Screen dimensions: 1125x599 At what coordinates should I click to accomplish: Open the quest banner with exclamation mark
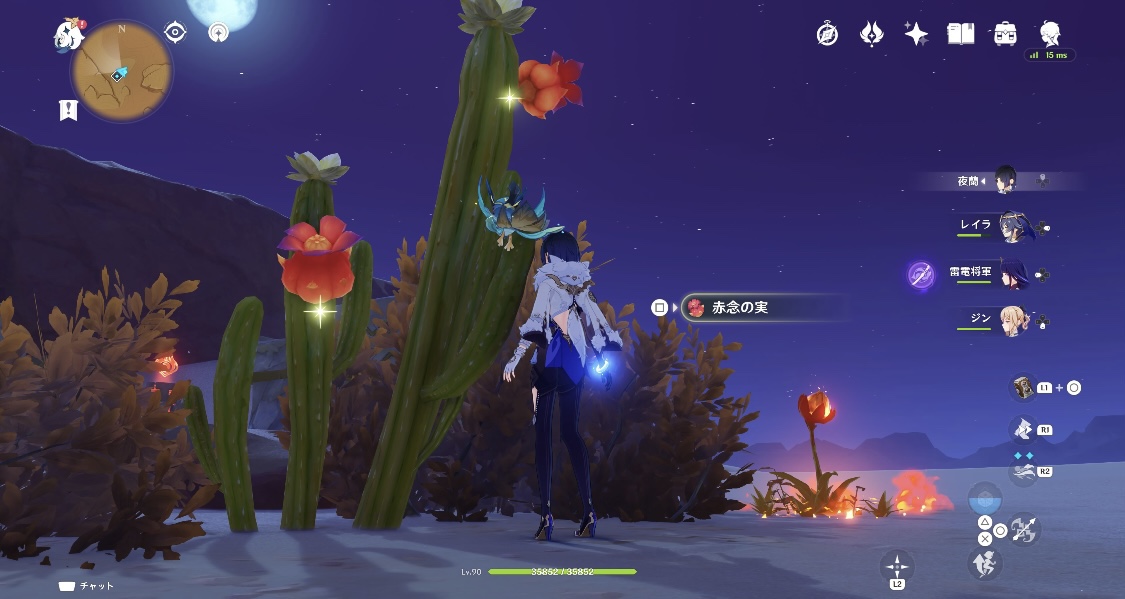click(x=68, y=110)
